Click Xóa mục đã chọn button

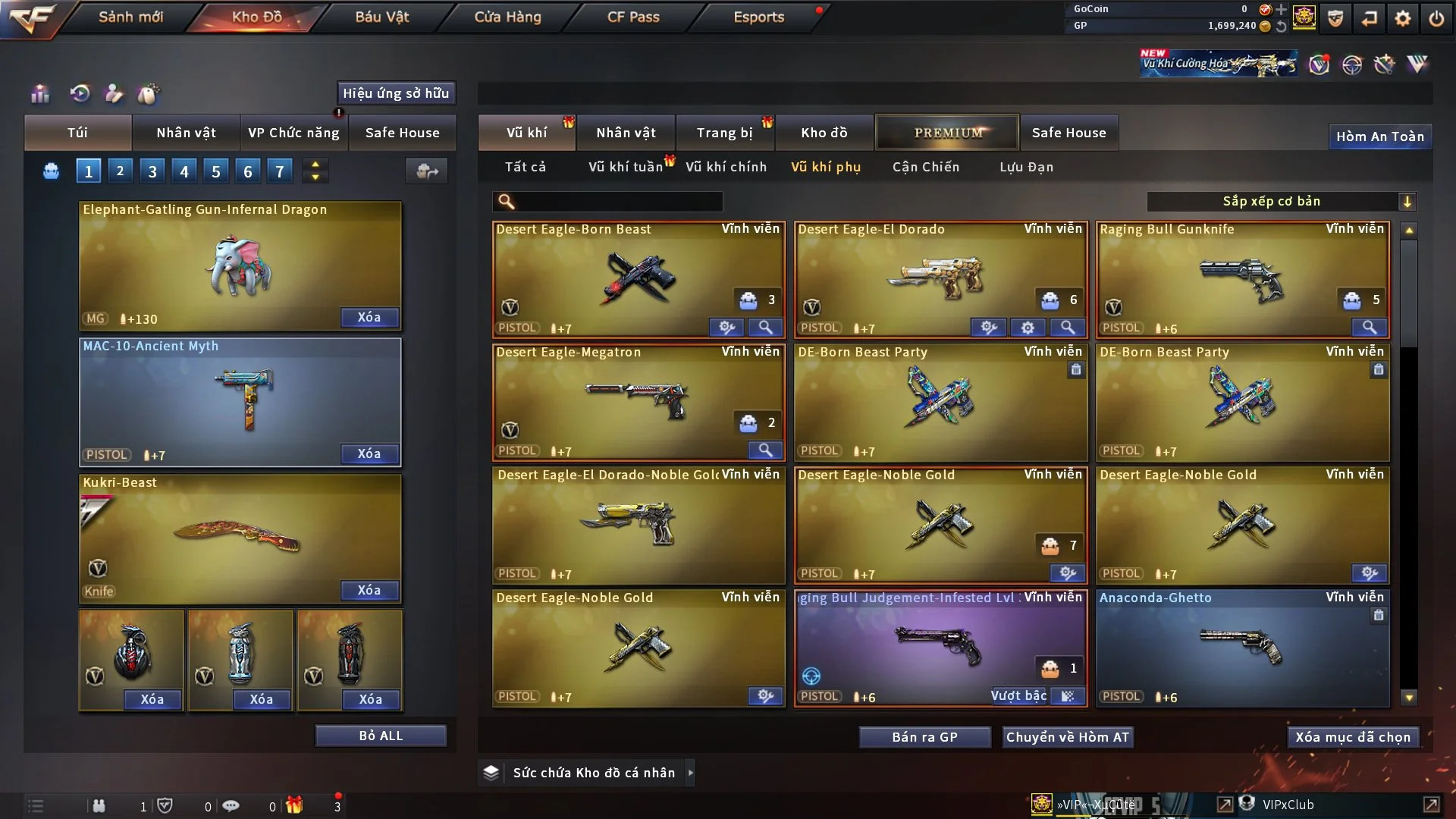click(1352, 737)
